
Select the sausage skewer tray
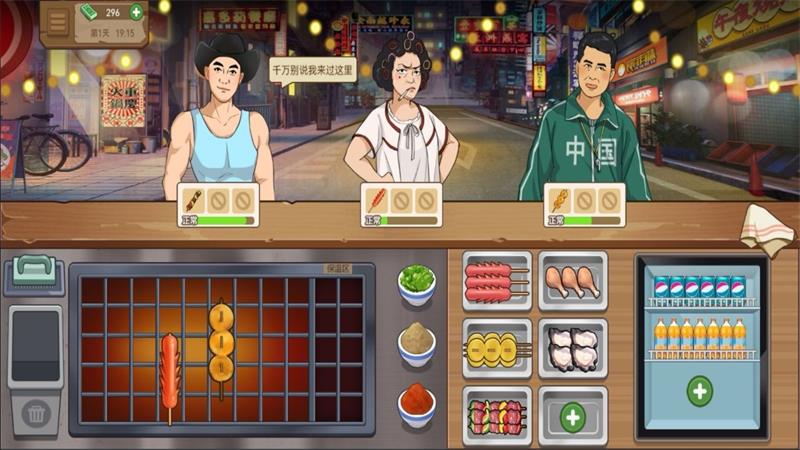pos(496,281)
